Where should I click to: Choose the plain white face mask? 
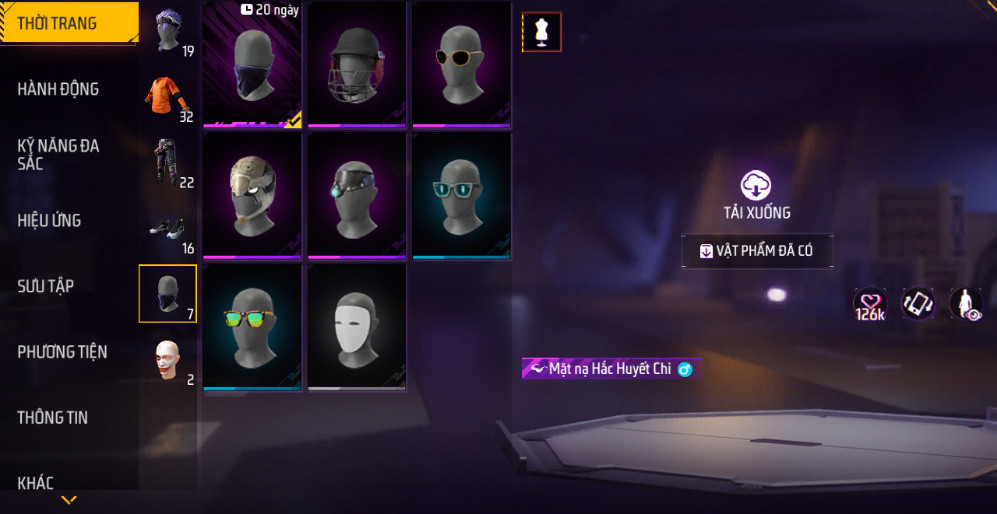(357, 327)
